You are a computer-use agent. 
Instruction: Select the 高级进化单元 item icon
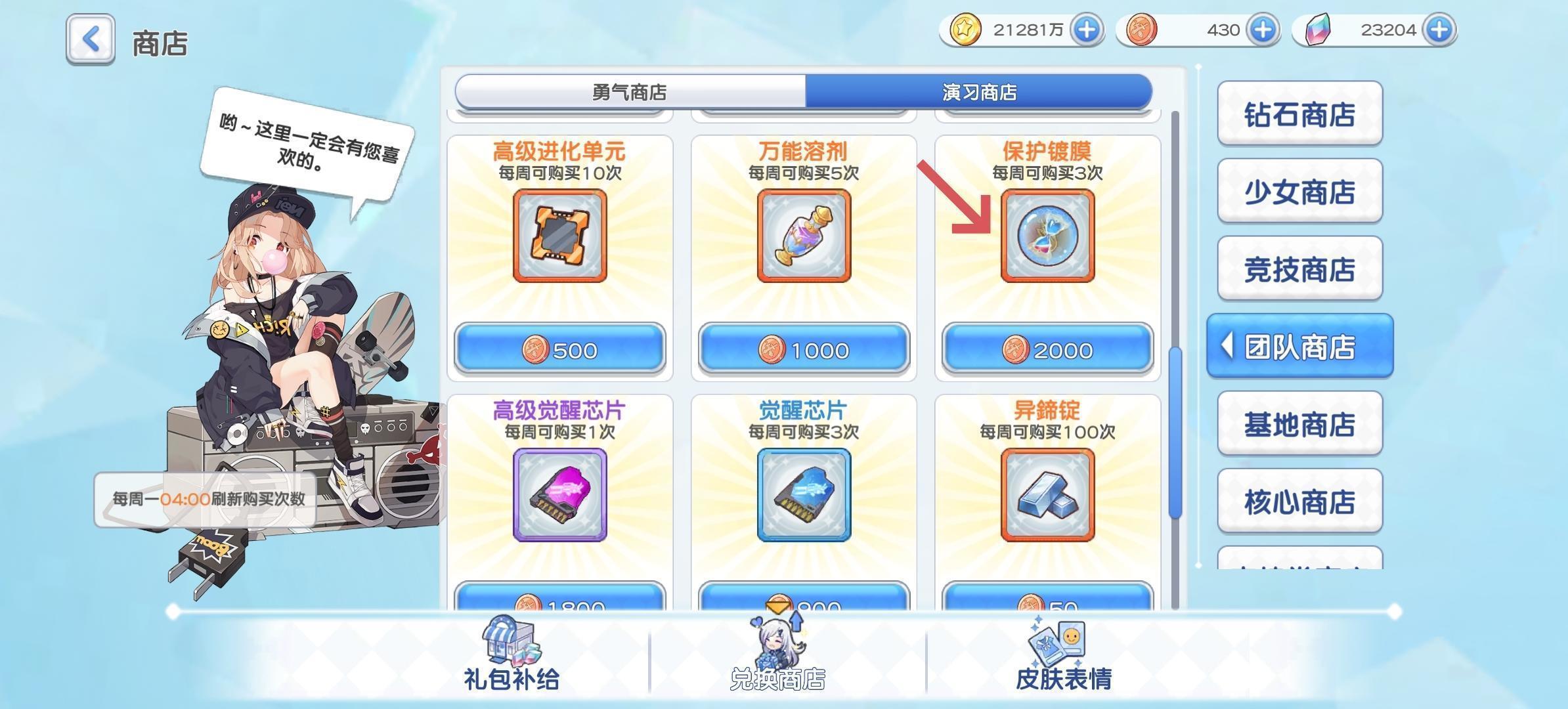[x=559, y=236]
